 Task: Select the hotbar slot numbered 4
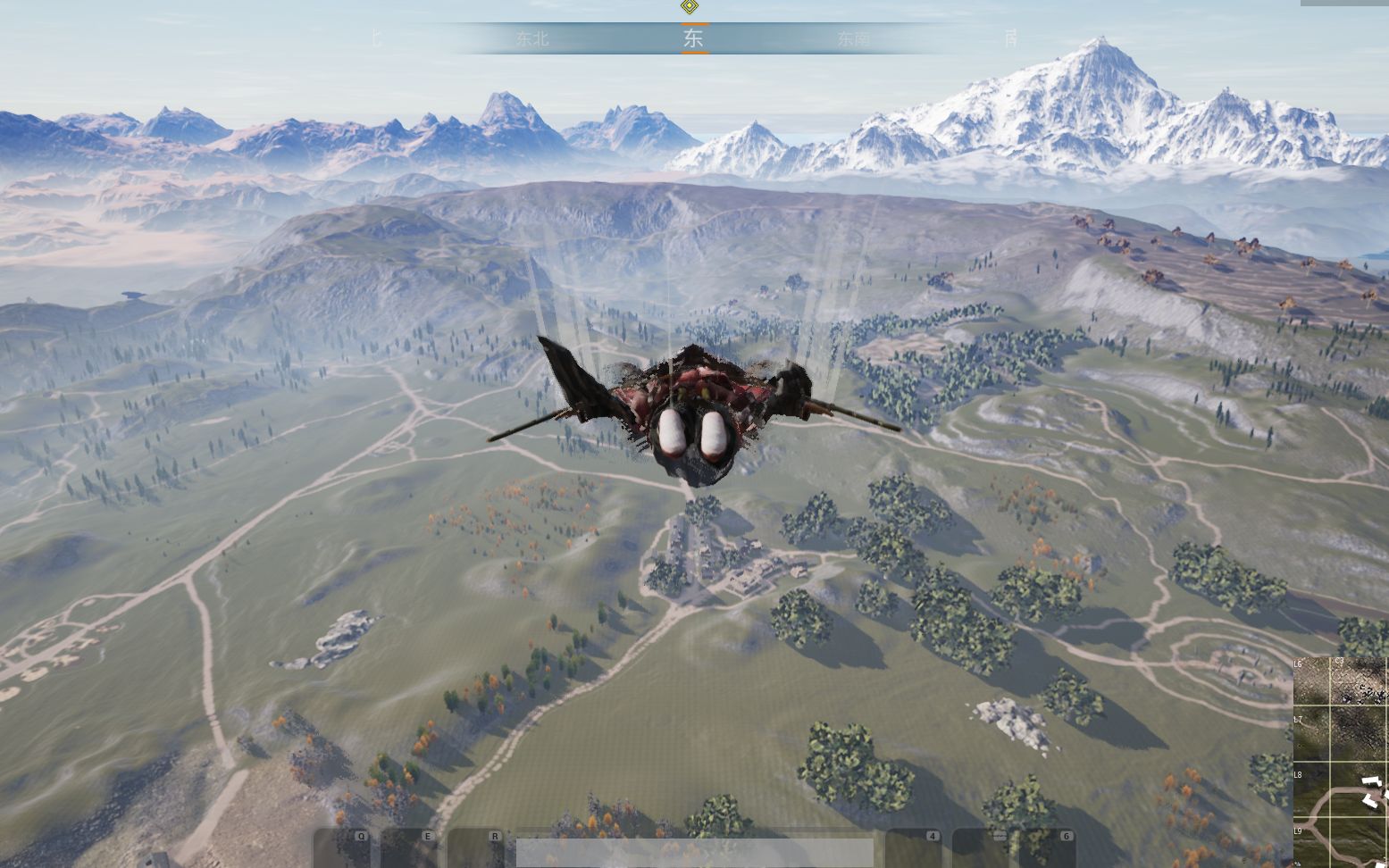pyautogui.click(x=914, y=848)
